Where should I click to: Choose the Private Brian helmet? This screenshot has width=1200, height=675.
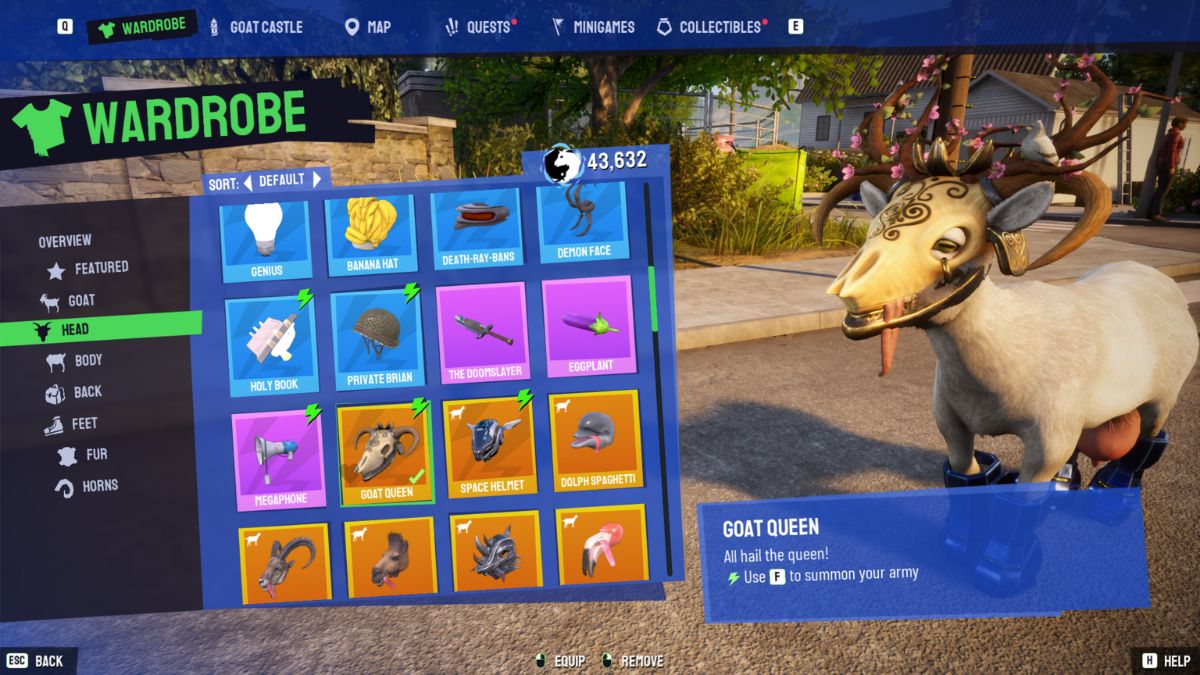[378, 340]
